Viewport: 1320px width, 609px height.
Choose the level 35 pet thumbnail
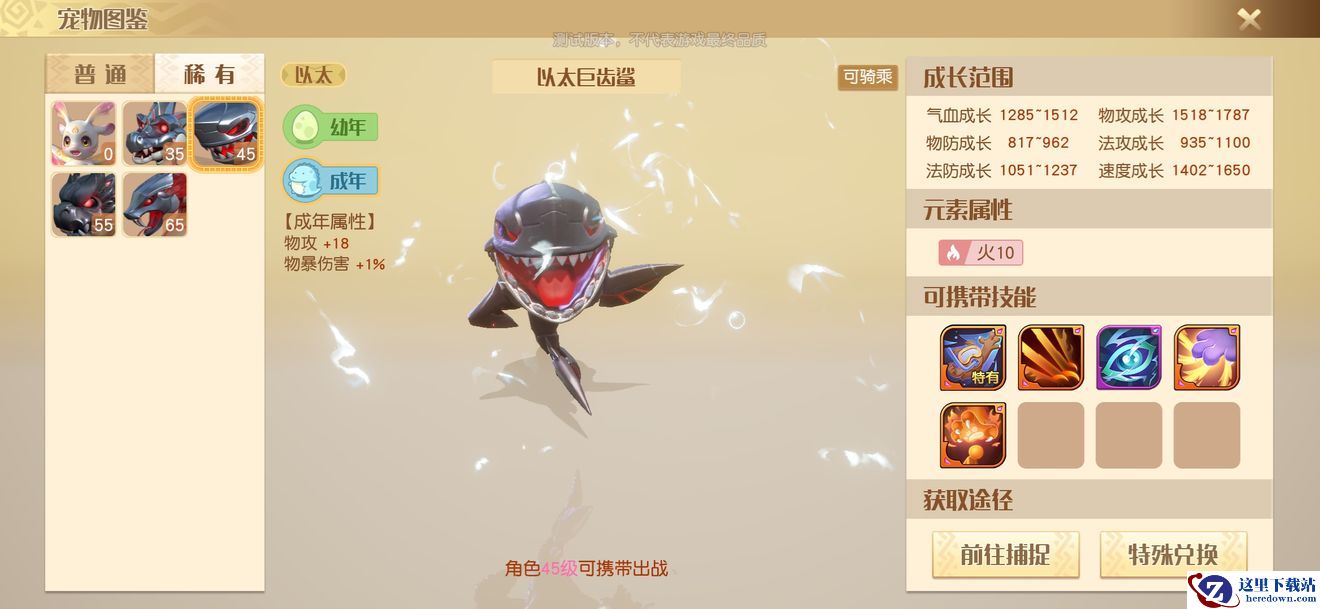tap(155, 133)
